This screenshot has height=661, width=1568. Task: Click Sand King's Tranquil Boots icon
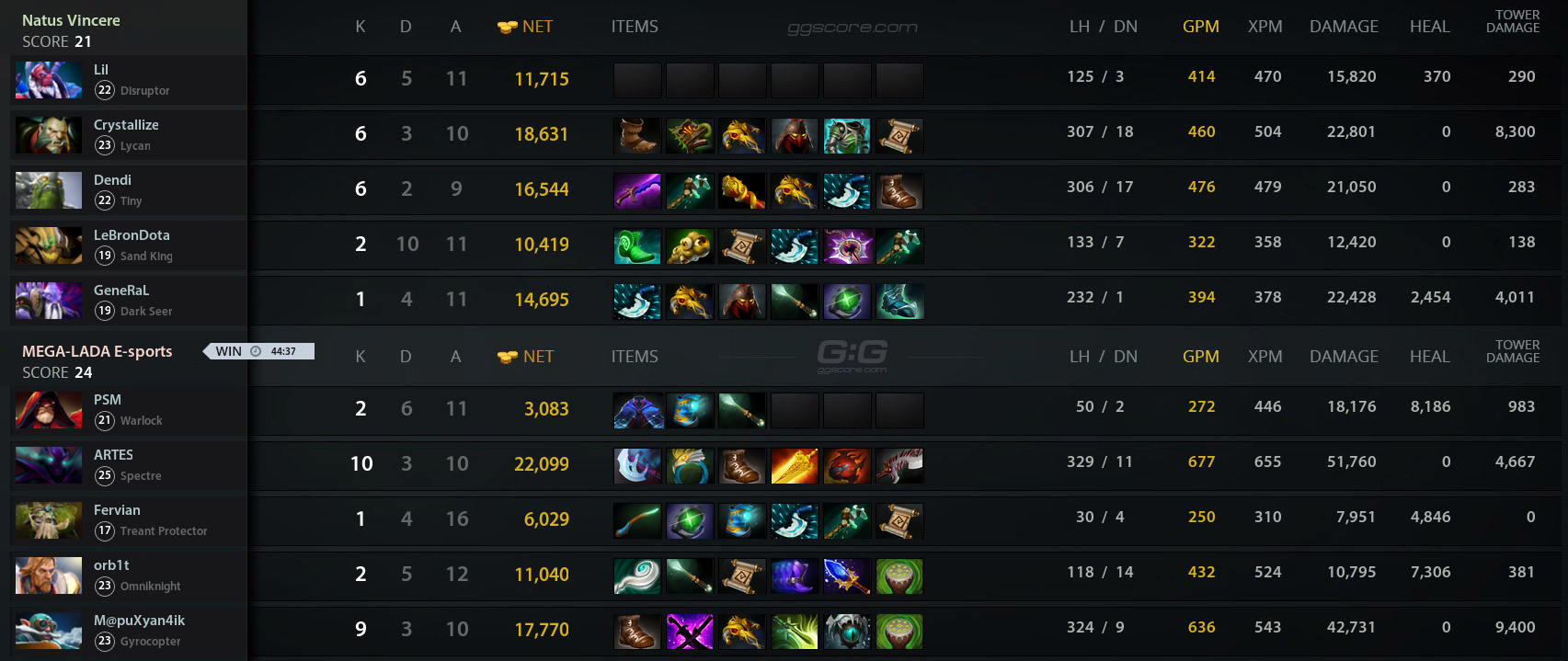[637, 246]
